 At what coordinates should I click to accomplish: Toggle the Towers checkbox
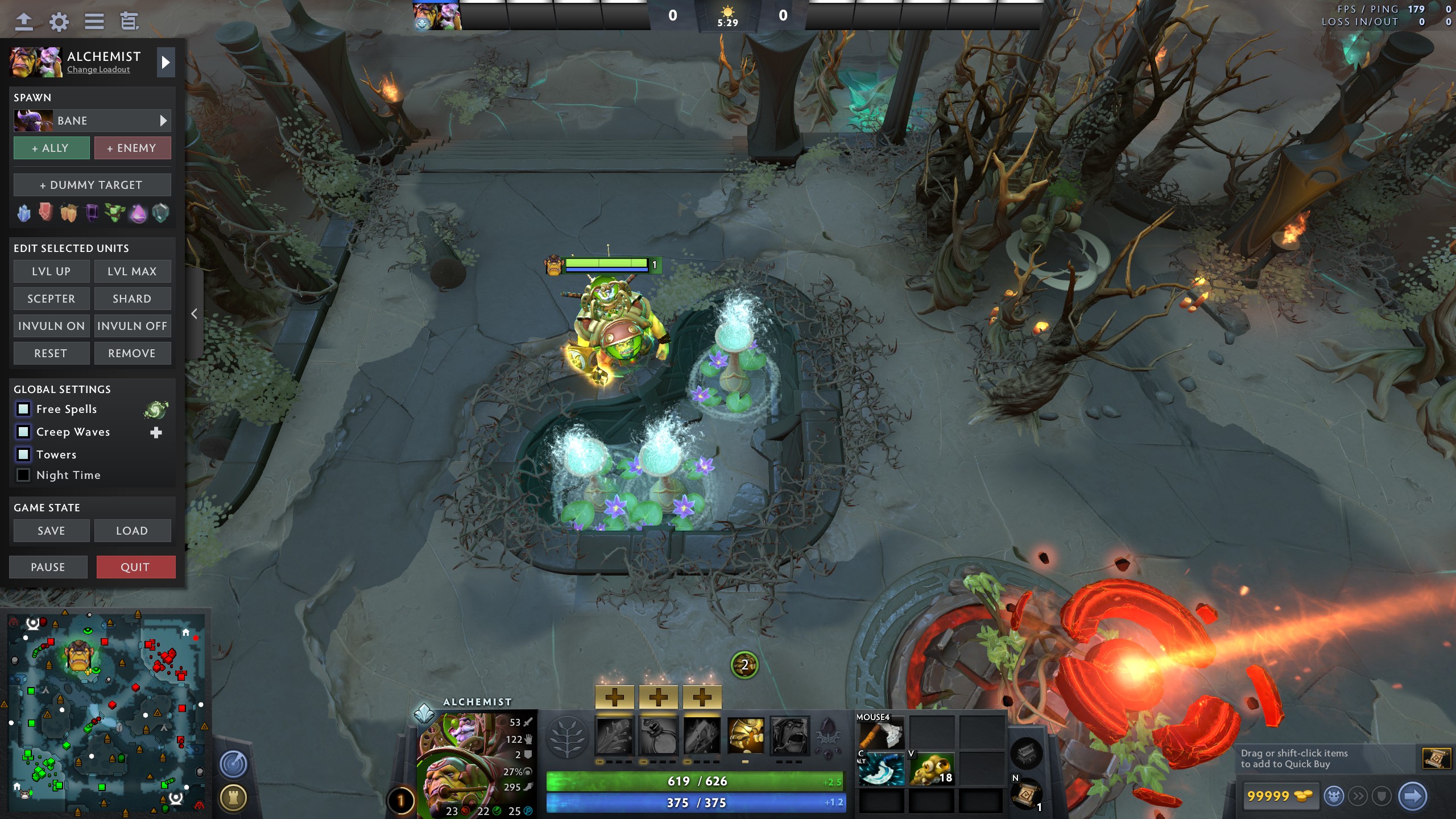(23, 454)
